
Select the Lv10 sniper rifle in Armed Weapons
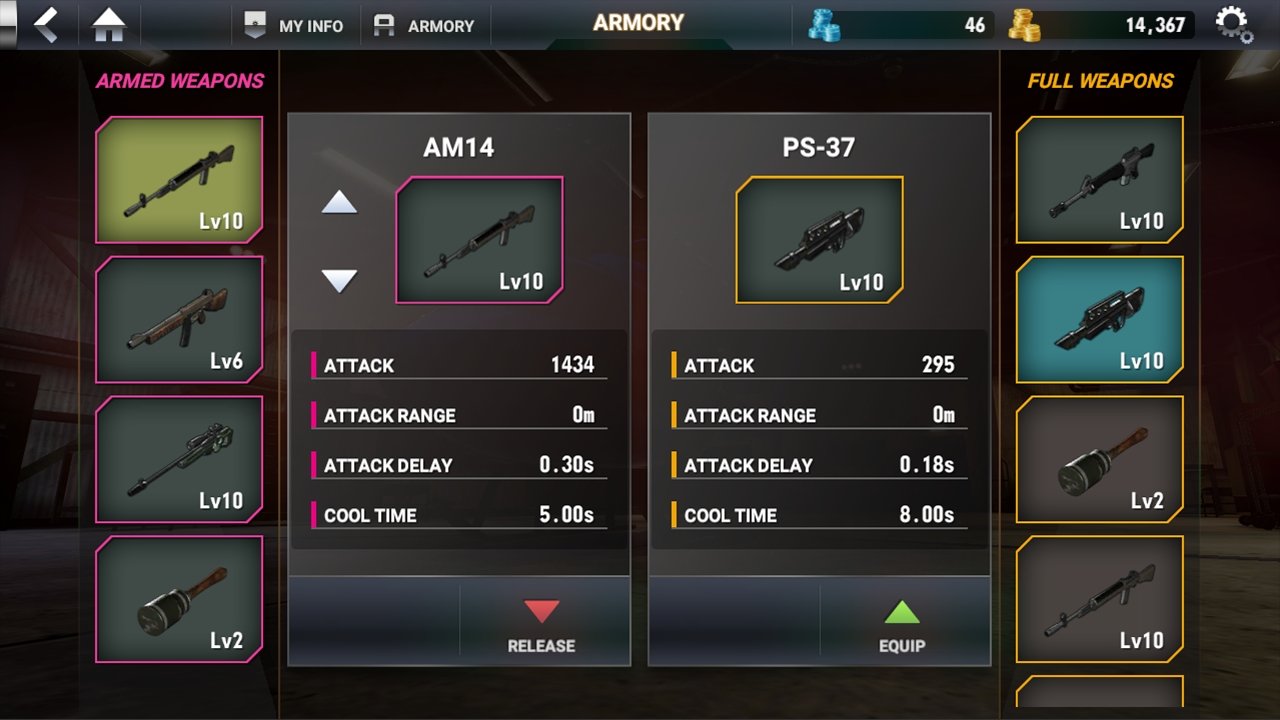coord(178,460)
